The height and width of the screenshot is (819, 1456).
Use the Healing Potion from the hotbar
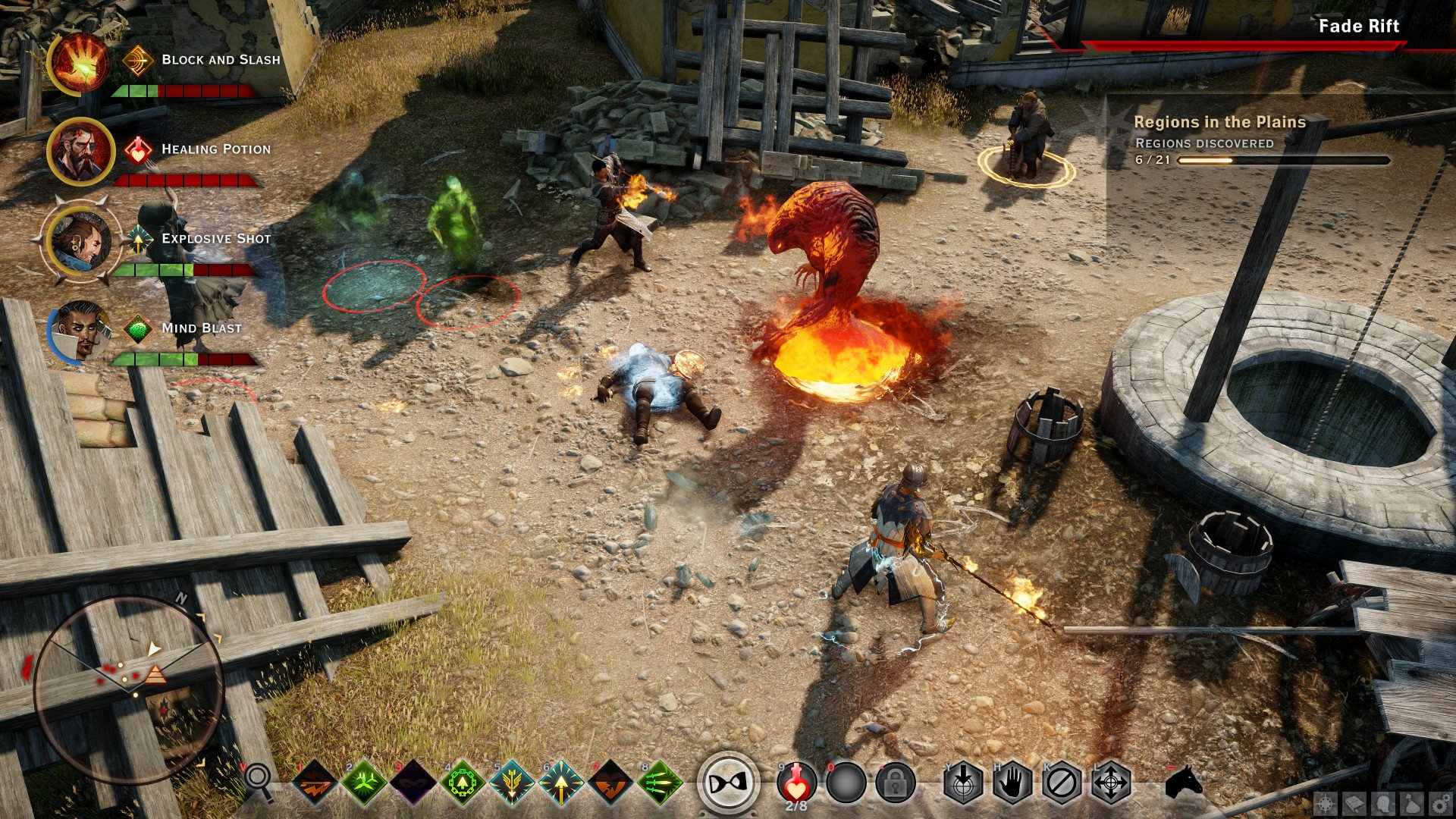click(x=795, y=785)
